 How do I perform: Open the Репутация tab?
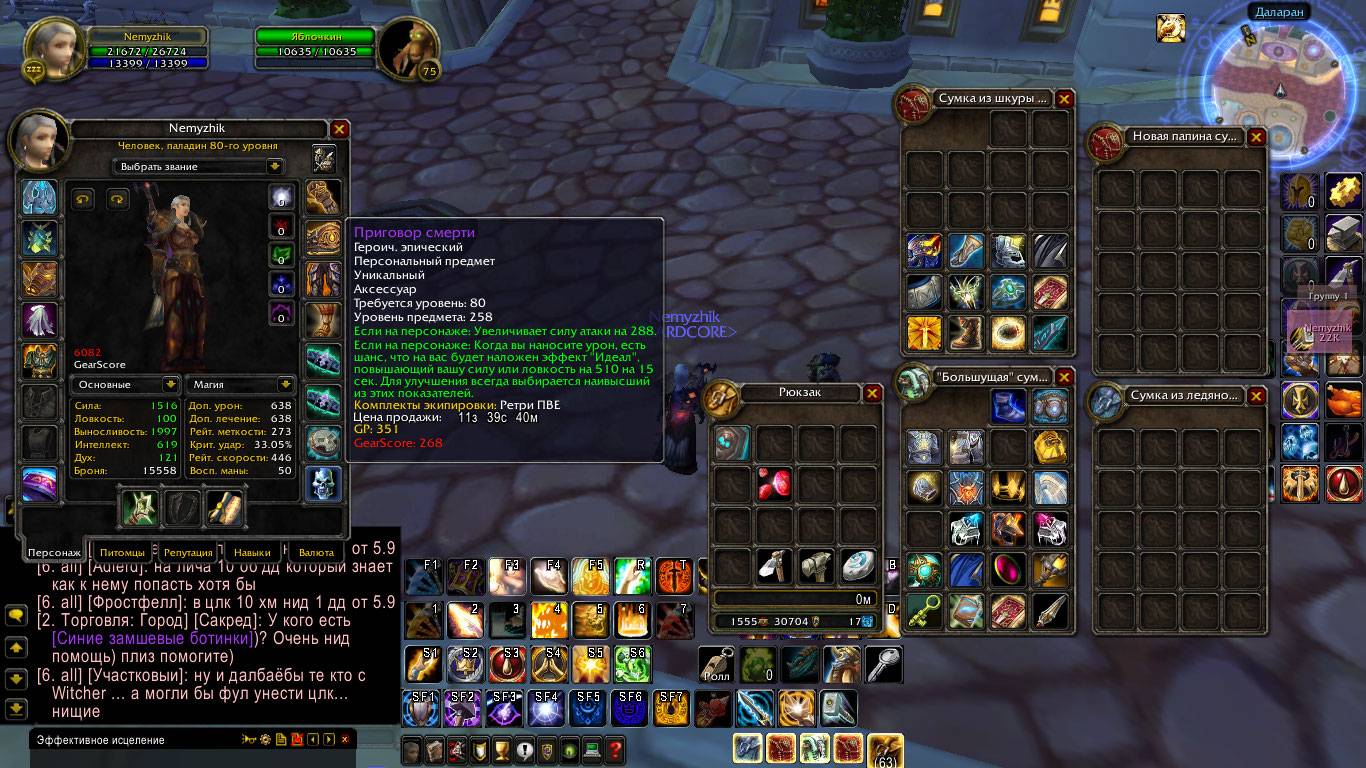[x=188, y=552]
